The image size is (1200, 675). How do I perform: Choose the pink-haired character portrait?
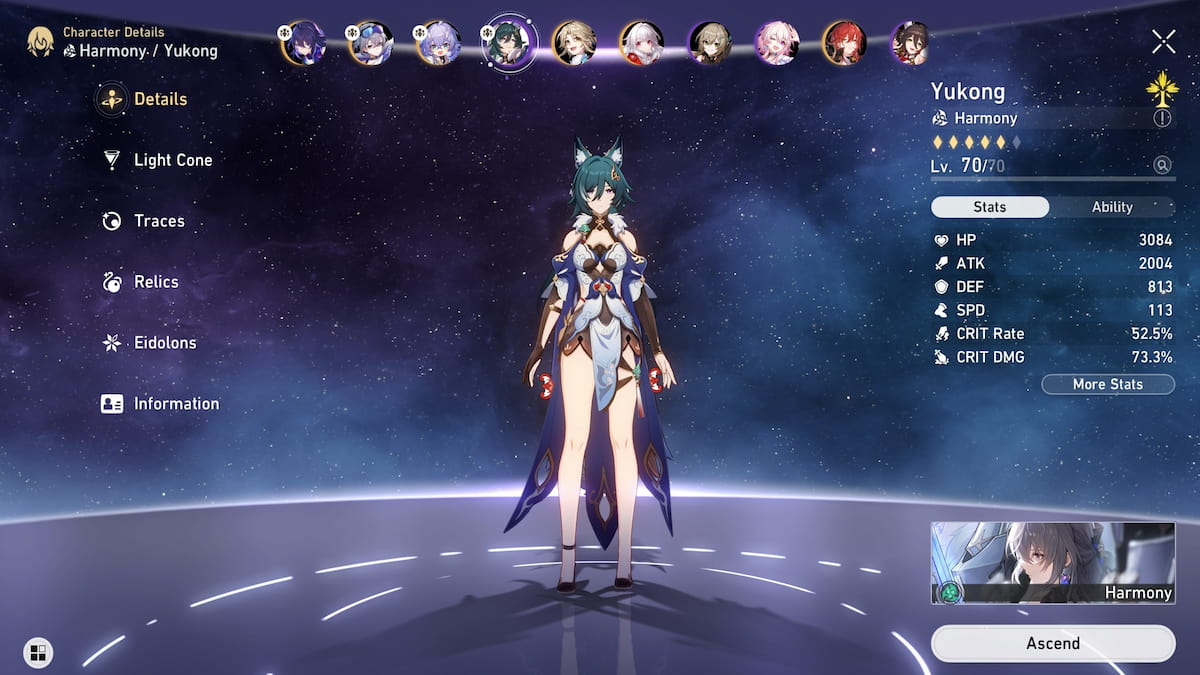tap(777, 43)
